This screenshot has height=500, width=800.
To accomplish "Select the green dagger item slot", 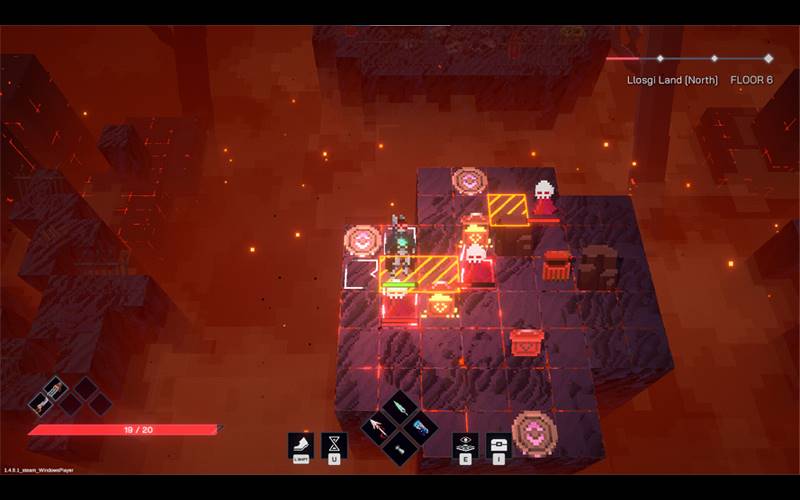I will click(x=400, y=410).
